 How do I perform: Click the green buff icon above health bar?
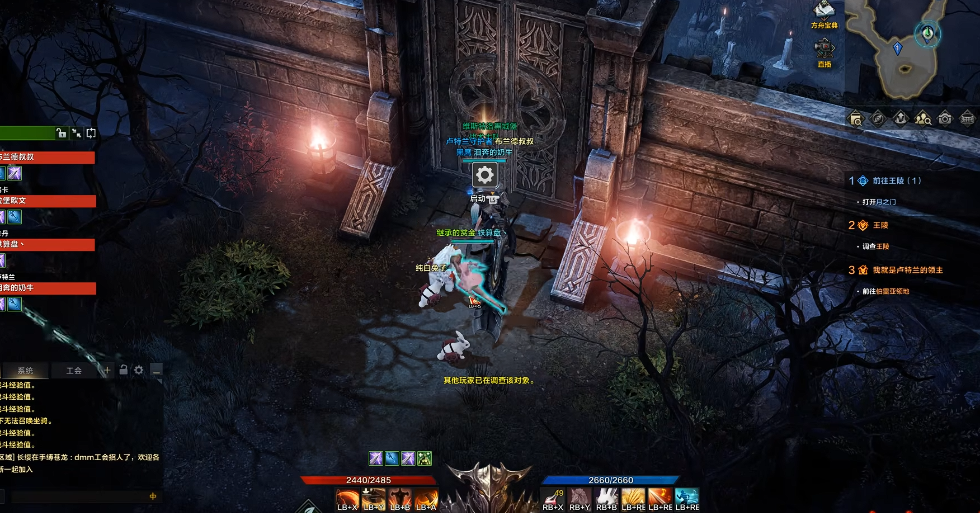tap(425, 458)
